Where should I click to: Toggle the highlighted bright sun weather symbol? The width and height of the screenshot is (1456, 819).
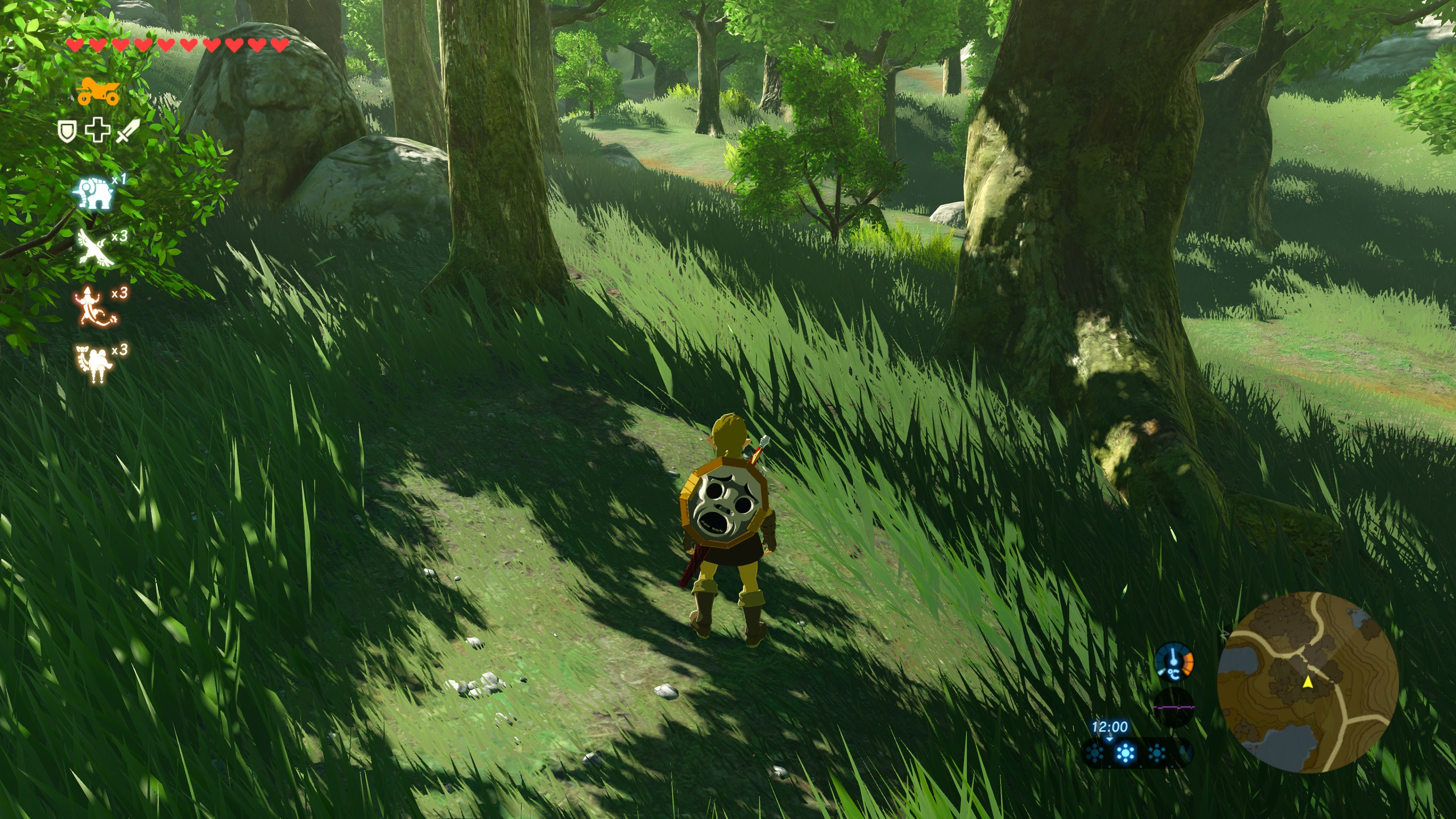click(1126, 753)
